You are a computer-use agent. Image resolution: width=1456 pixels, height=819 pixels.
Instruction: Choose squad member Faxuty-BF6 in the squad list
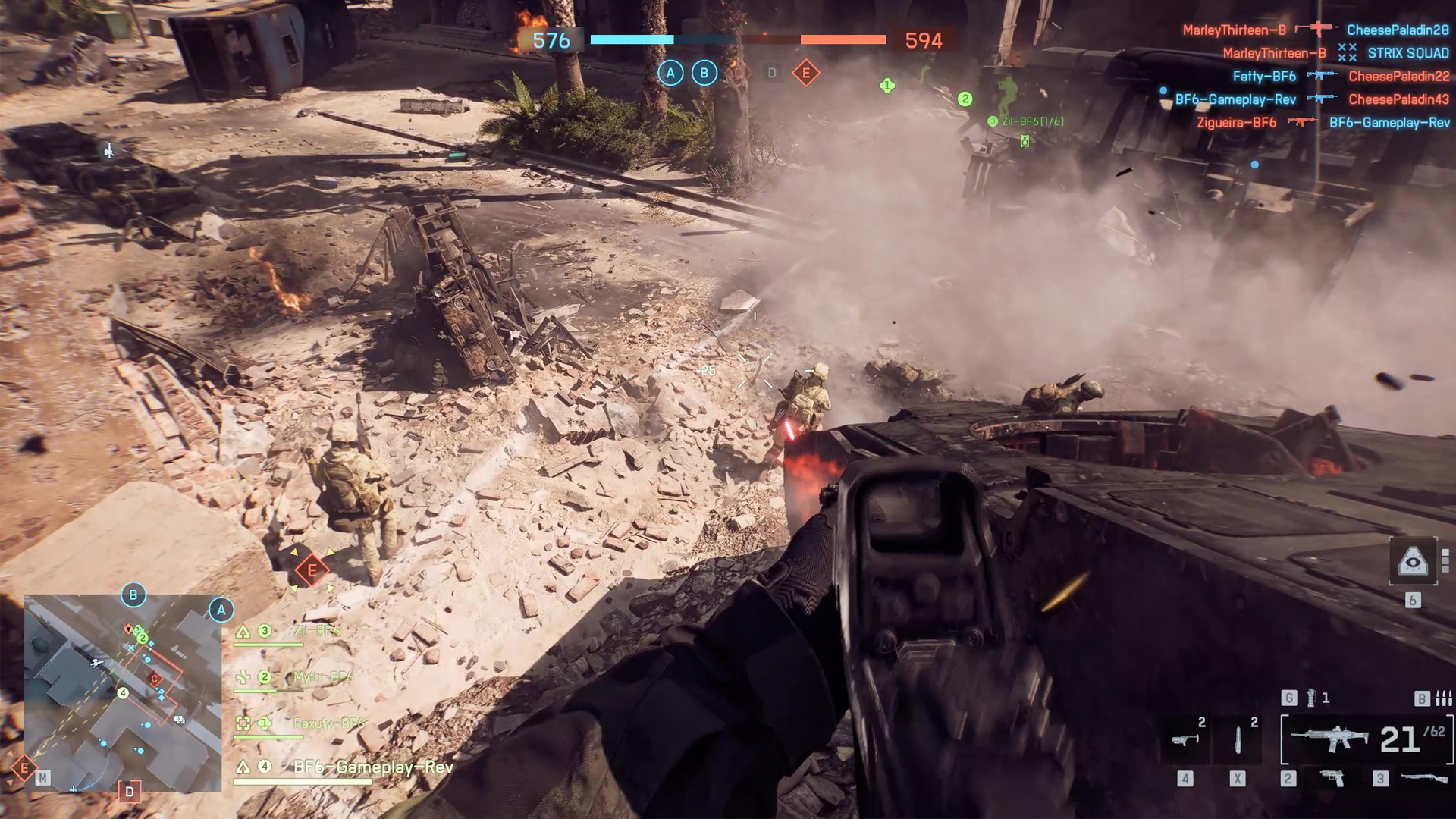(328, 723)
